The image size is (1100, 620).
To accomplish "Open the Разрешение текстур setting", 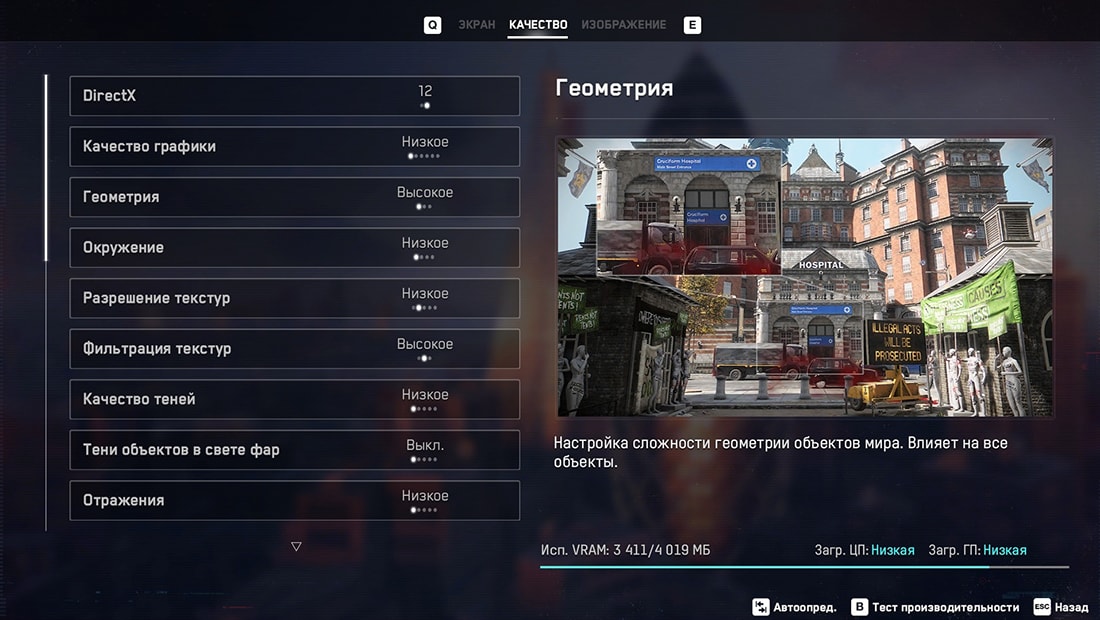I will point(294,298).
